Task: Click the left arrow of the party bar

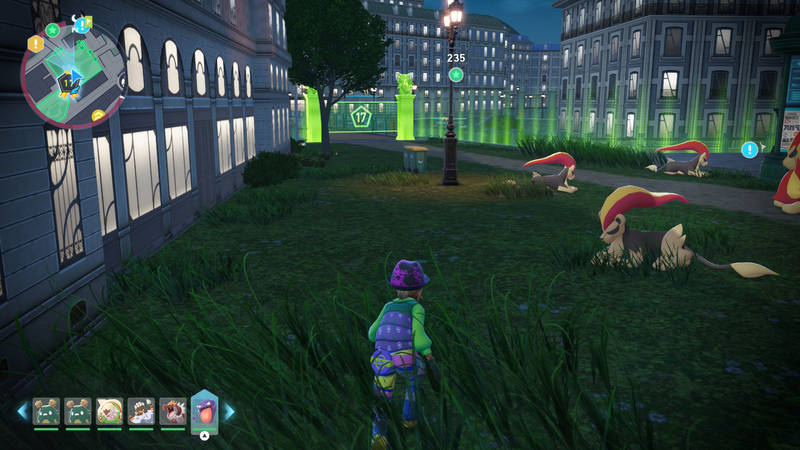Action: pyautogui.click(x=22, y=410)
